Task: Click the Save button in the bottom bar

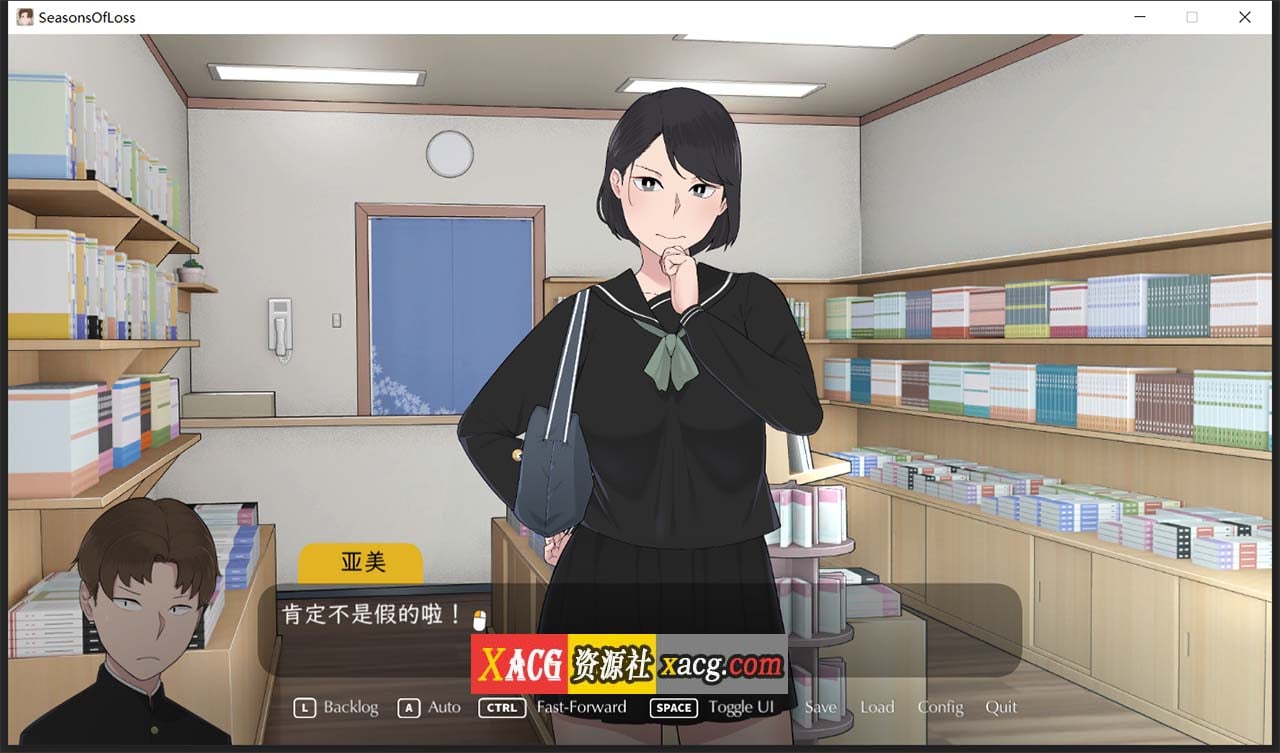Action: coord(821,707)
